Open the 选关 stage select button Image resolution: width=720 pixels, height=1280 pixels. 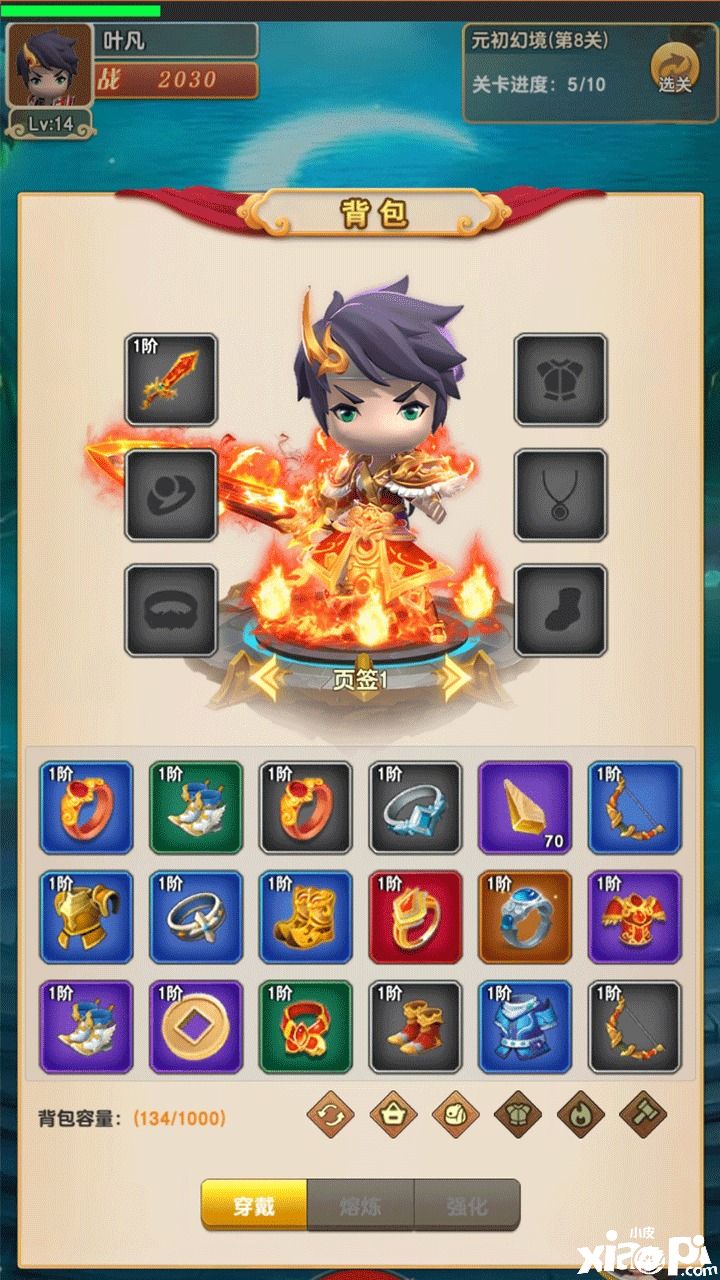(674, 68)
